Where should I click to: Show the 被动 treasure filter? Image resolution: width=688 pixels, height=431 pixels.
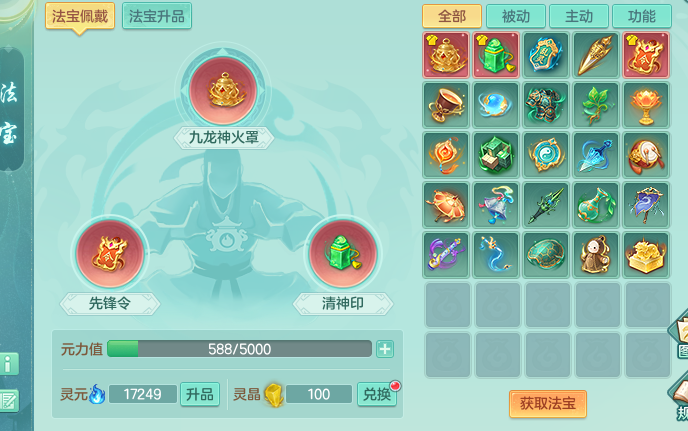pos(515,16)
